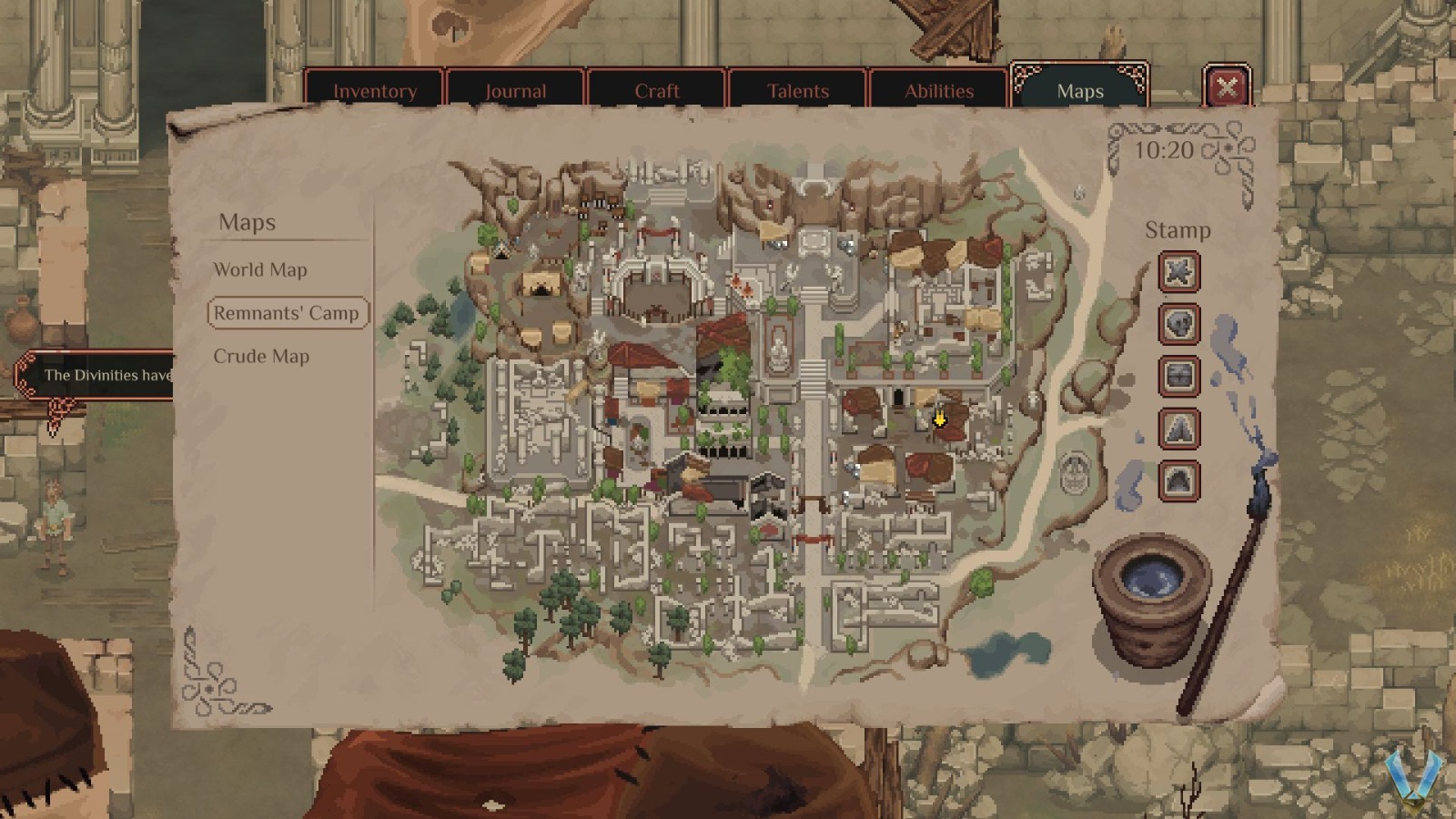
Task: Select the cave entrance stamp
Action: (1178, 480)
